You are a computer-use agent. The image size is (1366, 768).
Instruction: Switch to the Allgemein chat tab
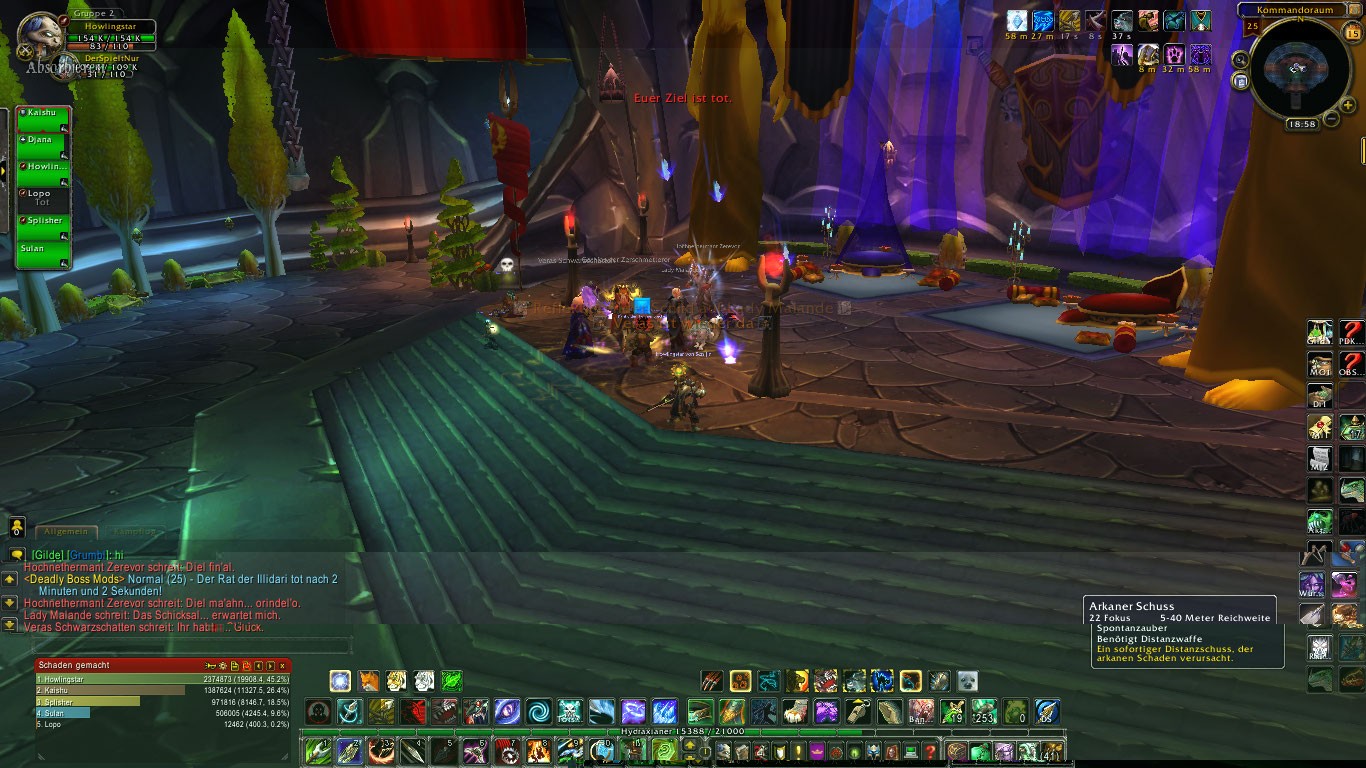point(67,532)
